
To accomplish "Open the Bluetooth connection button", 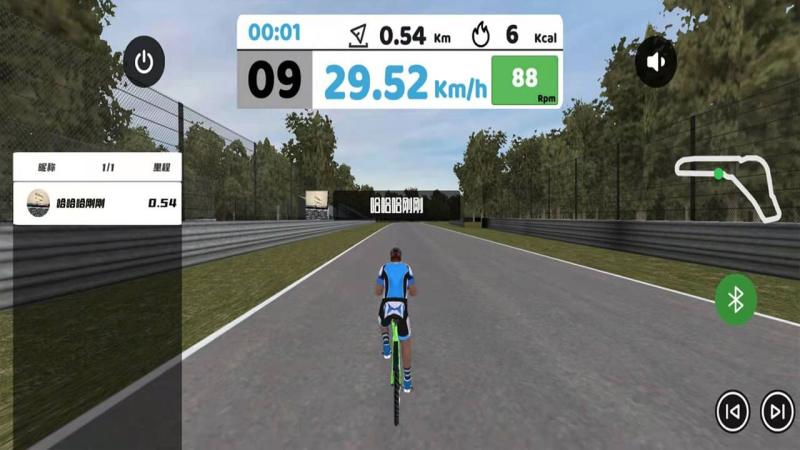I will point(736,299).
